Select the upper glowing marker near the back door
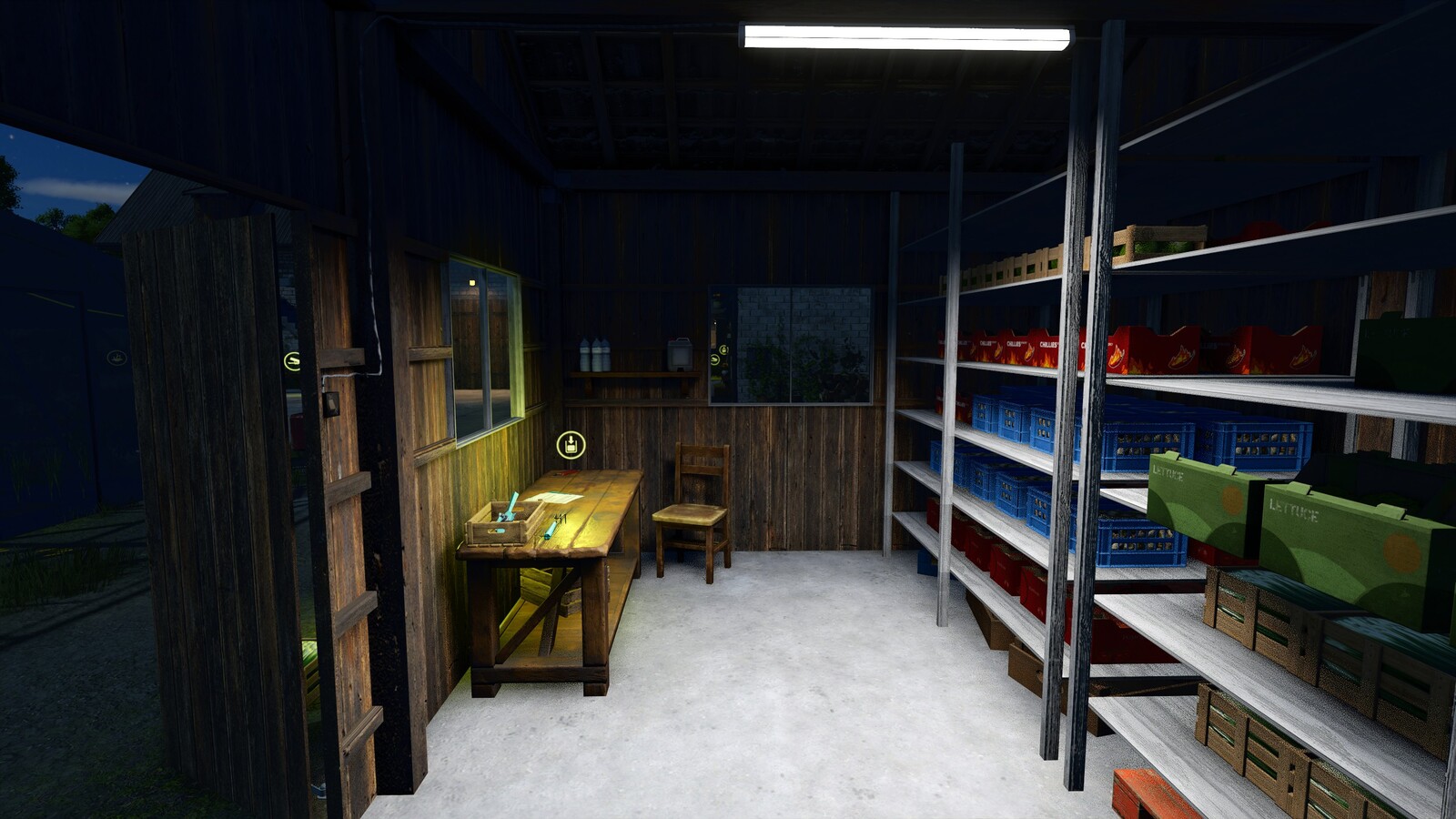Screen dimensions: 1456x819 (x=724, y=349)
